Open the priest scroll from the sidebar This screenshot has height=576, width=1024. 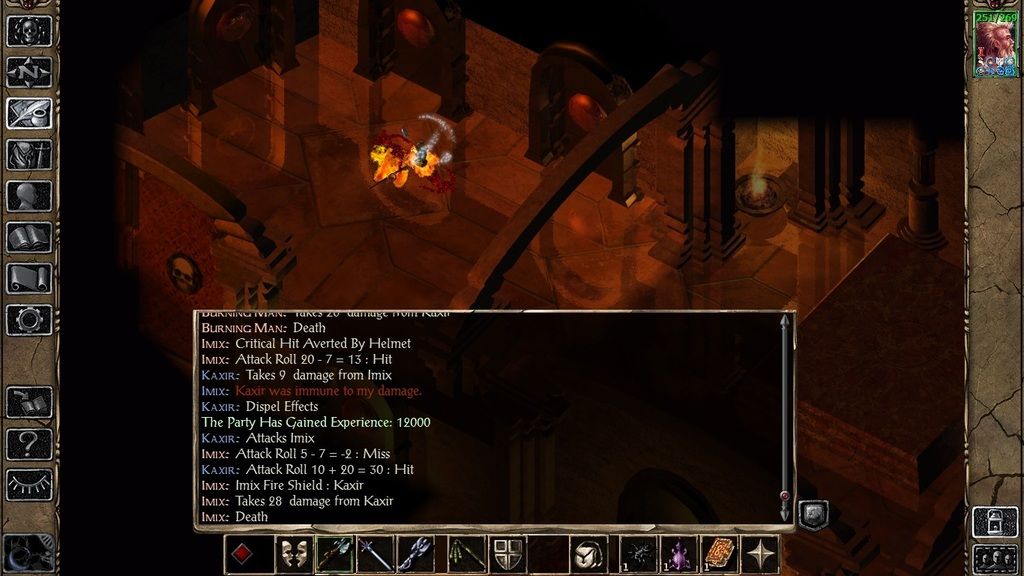pos(29,278)
